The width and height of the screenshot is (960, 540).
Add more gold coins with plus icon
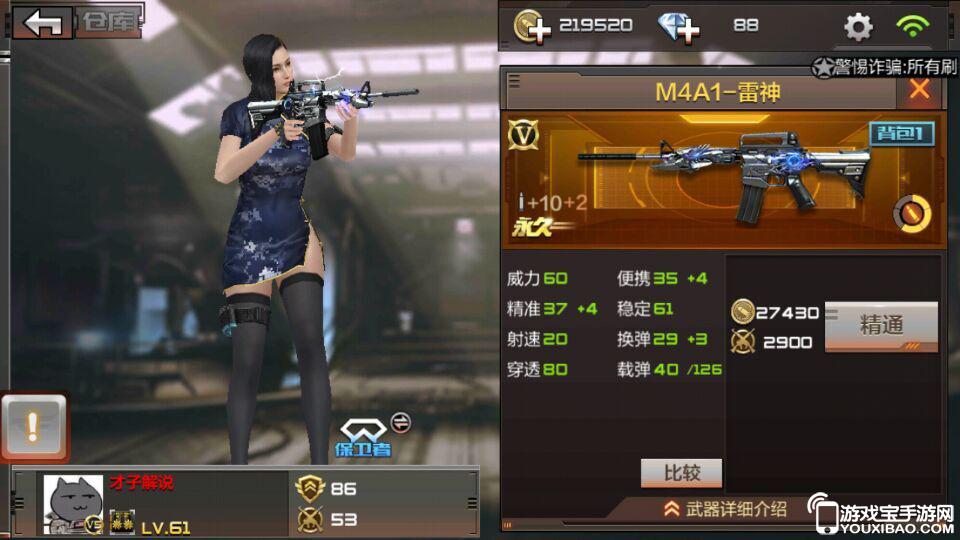532,26
